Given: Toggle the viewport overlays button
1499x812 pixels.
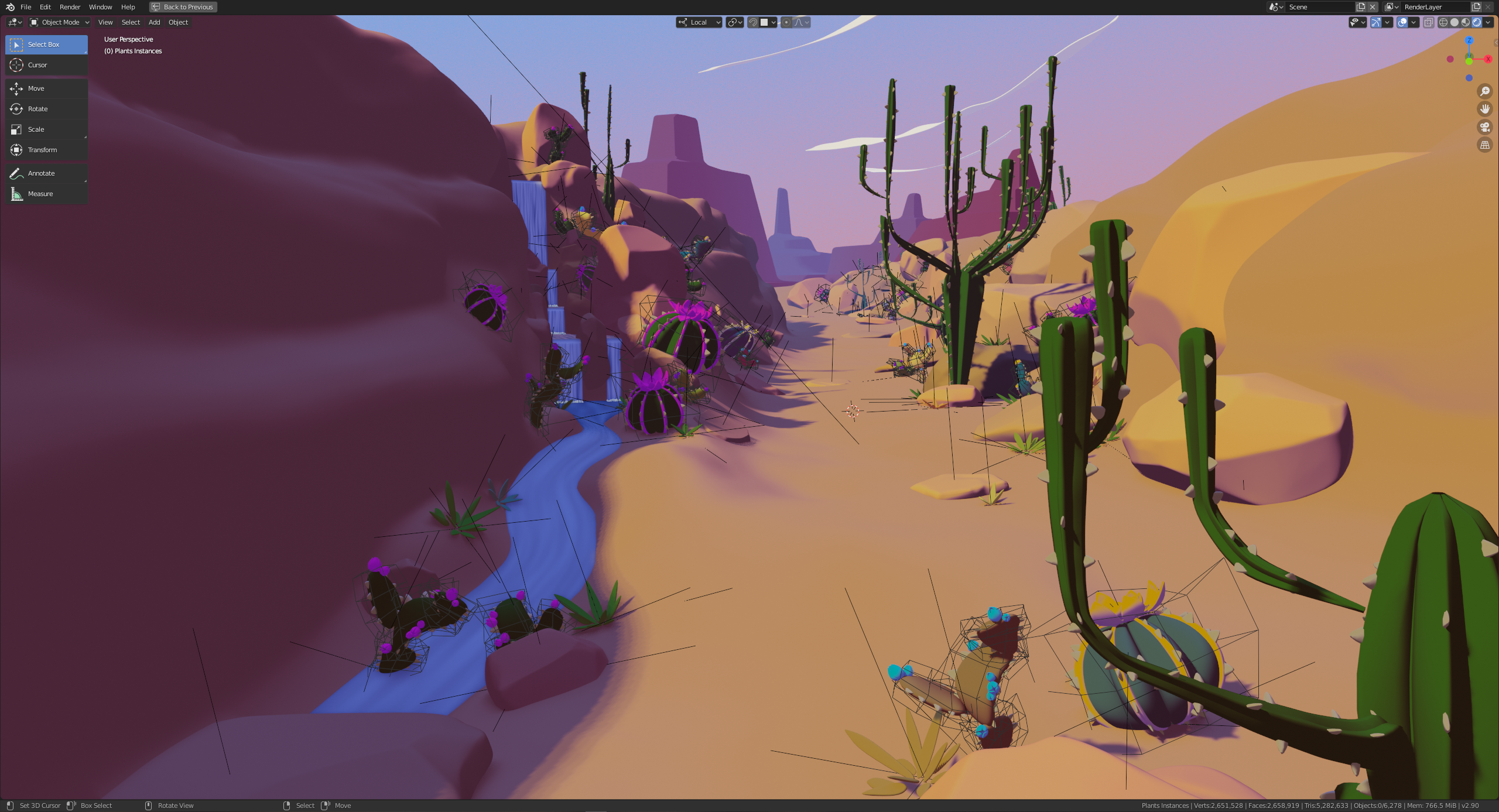Looking at the screenshot, I should 1402,22.
